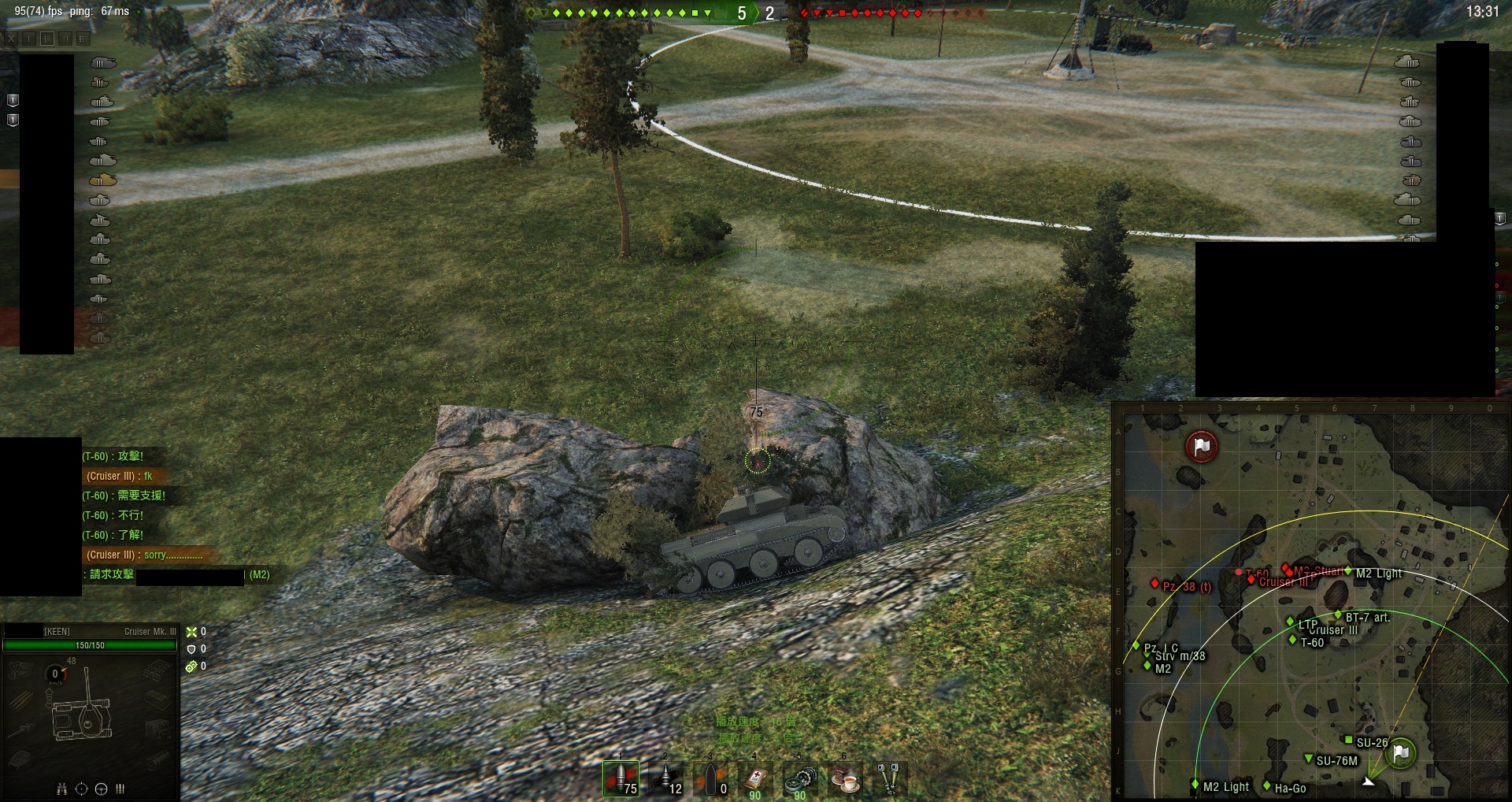Select the shell slot with 75 rounds
This screenshot has height=802, width=1512.
tap(621, 779)
